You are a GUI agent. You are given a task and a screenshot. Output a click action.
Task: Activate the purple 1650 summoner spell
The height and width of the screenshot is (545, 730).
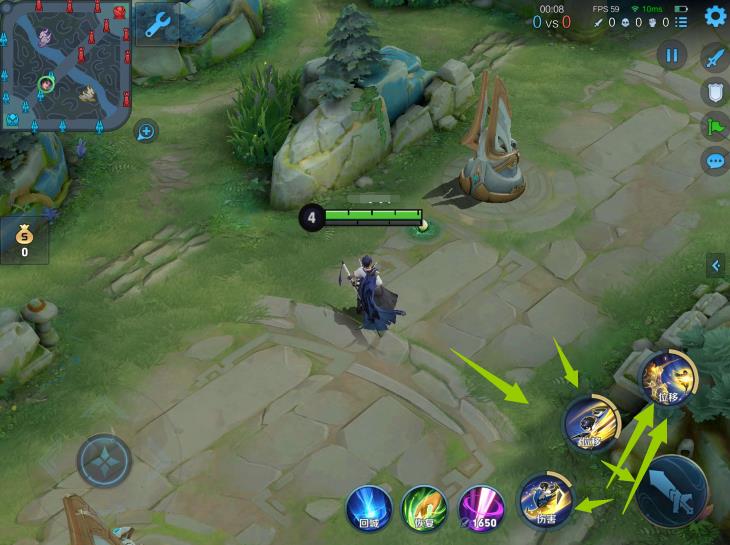click(480, 507)
